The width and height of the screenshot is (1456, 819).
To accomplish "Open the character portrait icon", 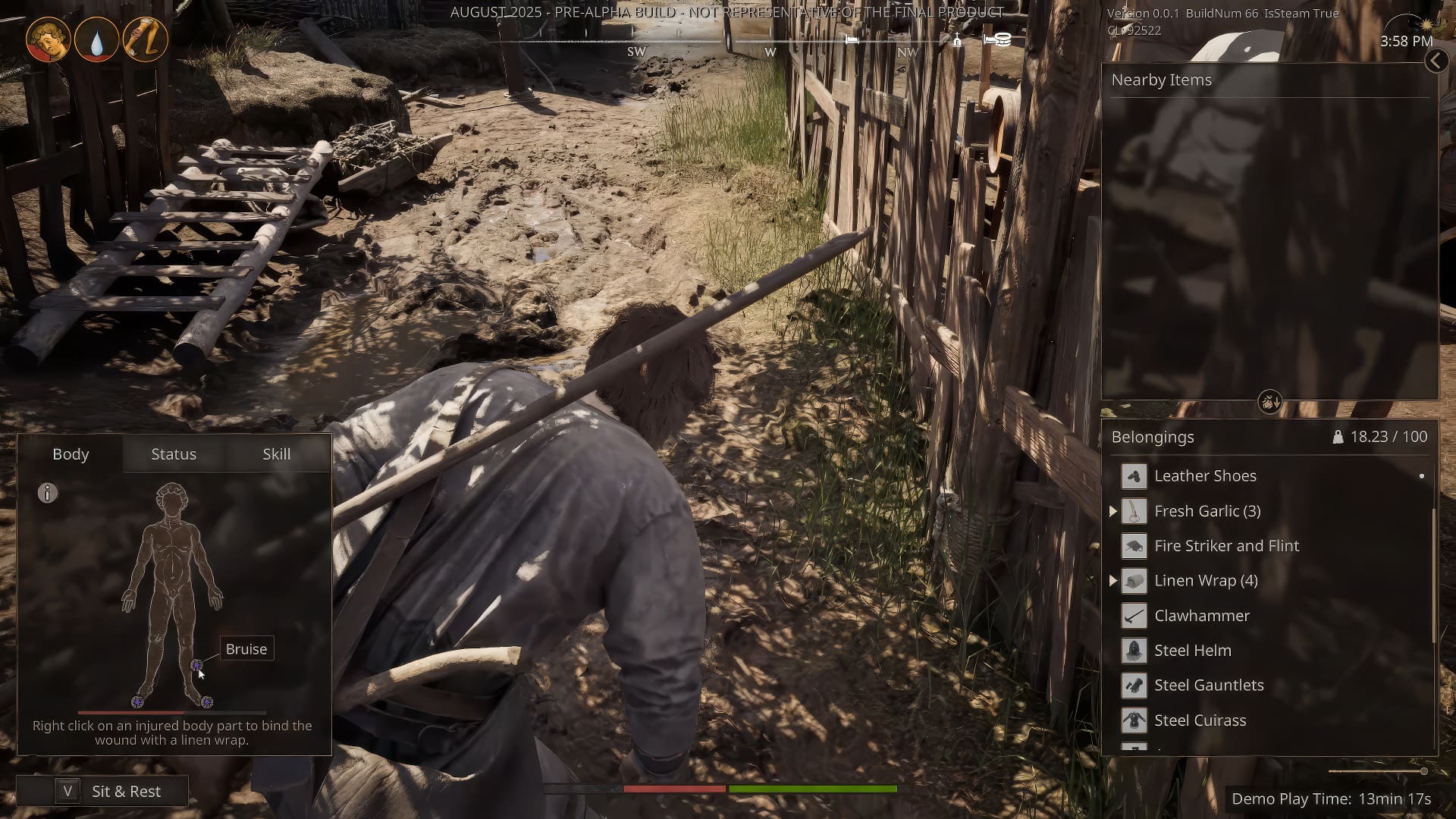I will pyautogui.click(x=49, y=39).
